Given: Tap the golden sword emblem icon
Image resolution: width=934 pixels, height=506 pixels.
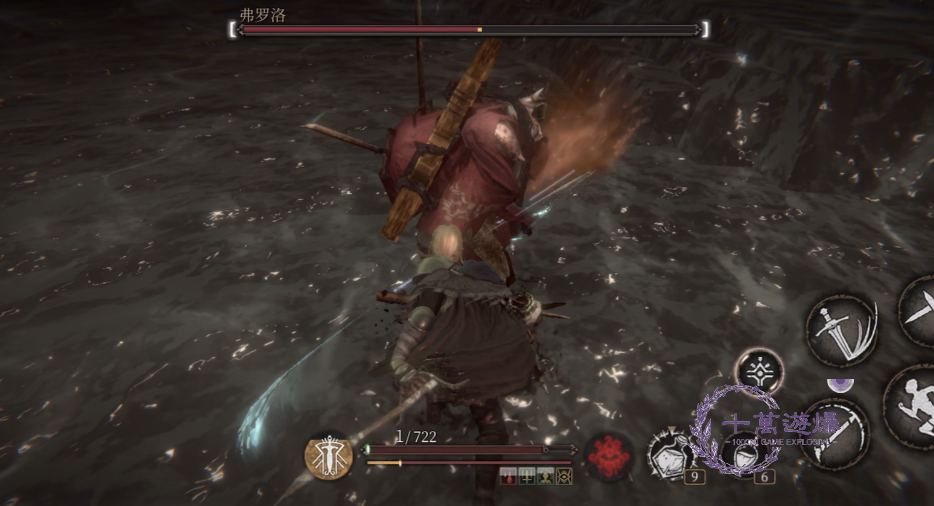Looking at the screenshot, I should [328, 458].
